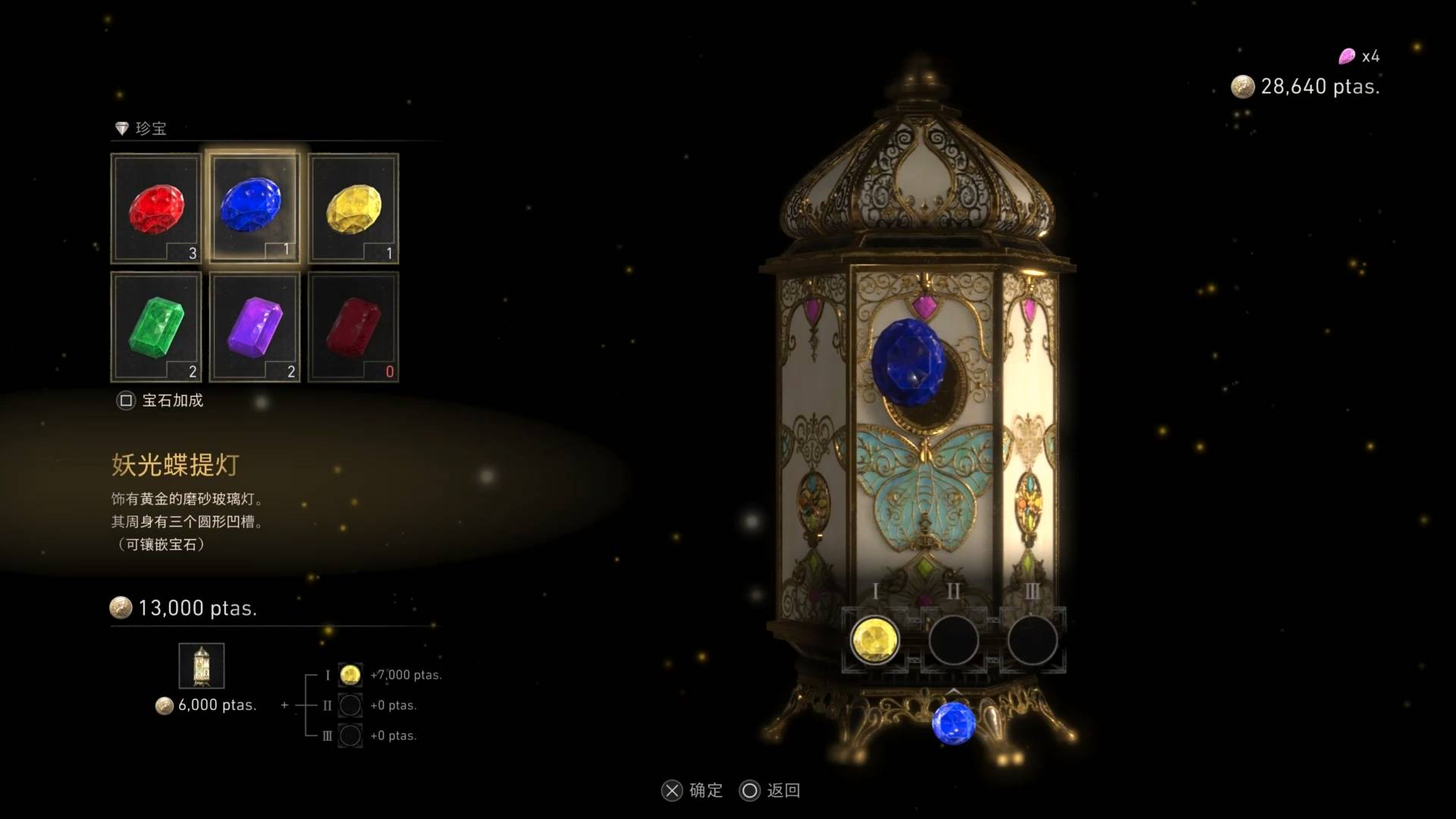Image resolution: width=1456 pixels, height=819 pixels.
Task: Select the dark red beryl slot
Action: pyautogui.click(x=353, y=327)
